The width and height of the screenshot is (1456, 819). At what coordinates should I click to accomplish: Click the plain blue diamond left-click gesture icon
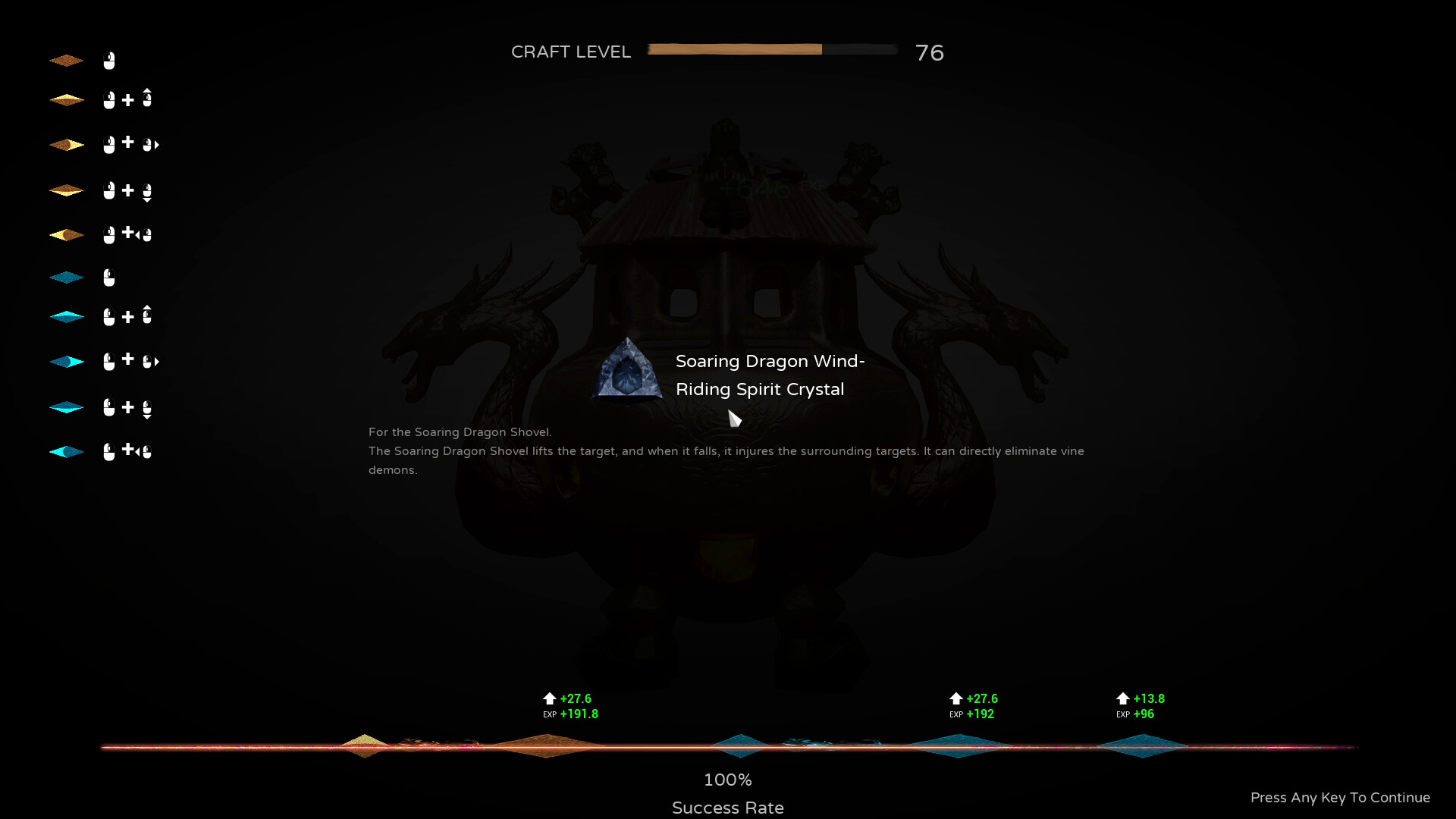(x=108, y=277)
